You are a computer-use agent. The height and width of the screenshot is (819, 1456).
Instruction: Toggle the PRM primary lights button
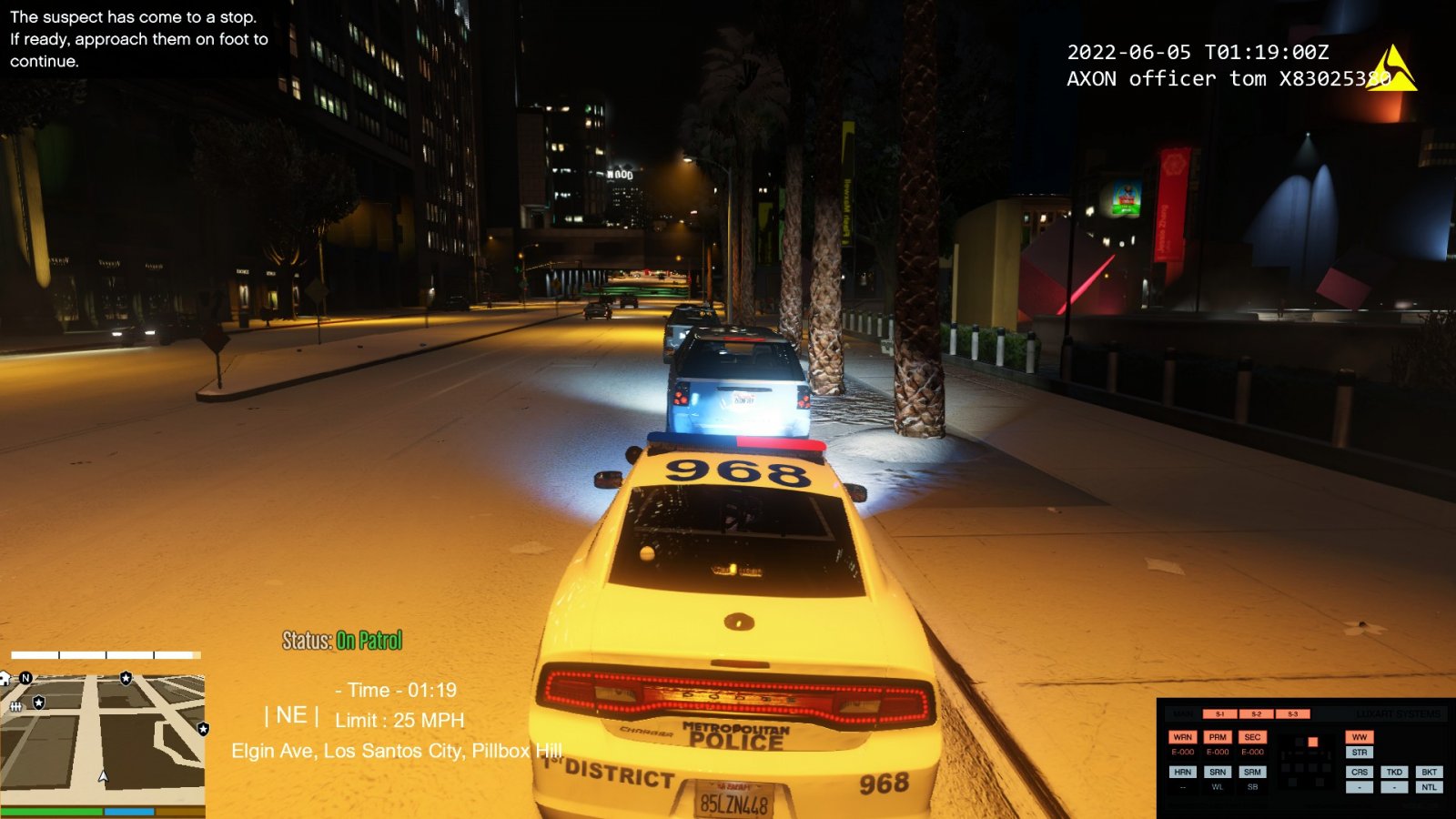tap(1218, 737)
